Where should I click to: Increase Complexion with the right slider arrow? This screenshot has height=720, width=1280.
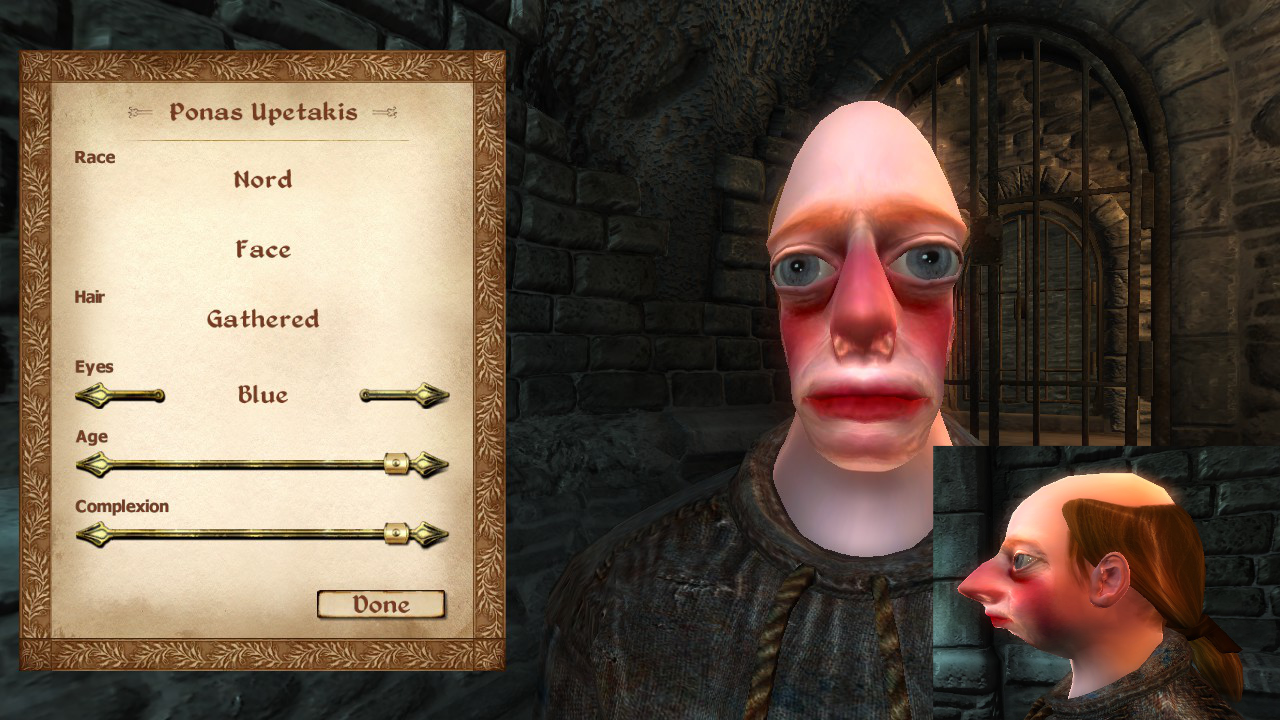pos(432,534)
